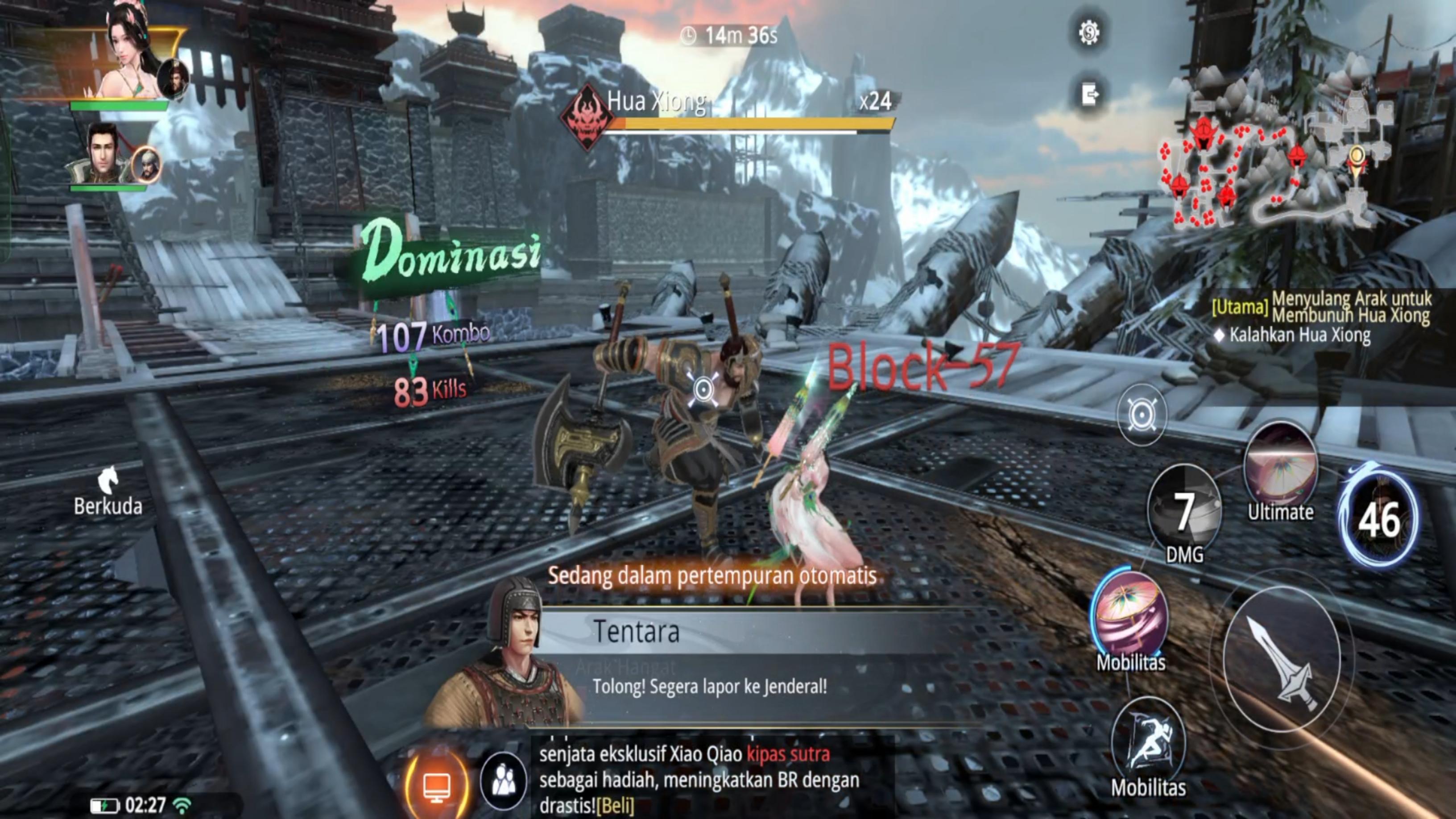Image resolution: width=1456 pixels, height=819 pixels.
Task: Open the friends chat channel icon
Action: click(502, 781)
